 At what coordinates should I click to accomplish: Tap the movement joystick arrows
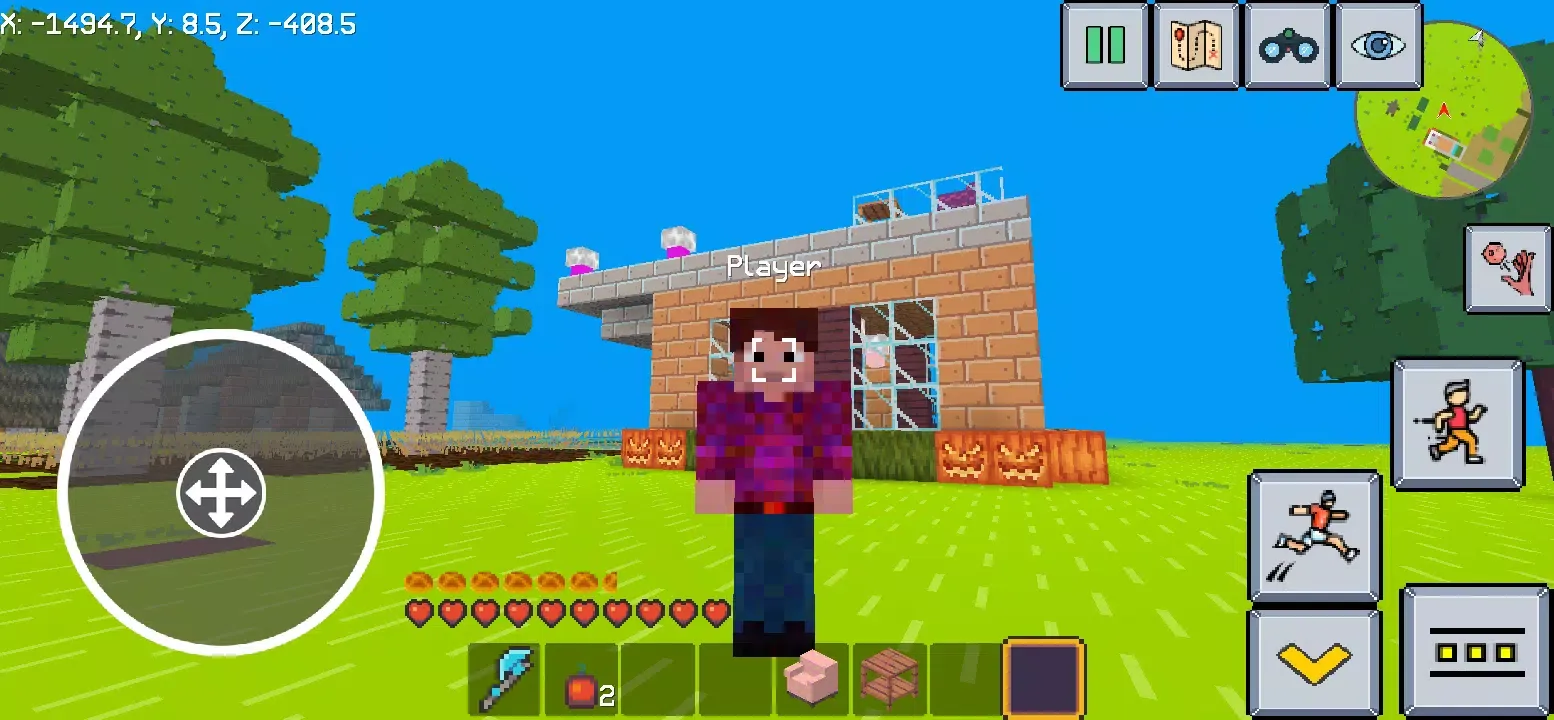click(x=221, y=493)
